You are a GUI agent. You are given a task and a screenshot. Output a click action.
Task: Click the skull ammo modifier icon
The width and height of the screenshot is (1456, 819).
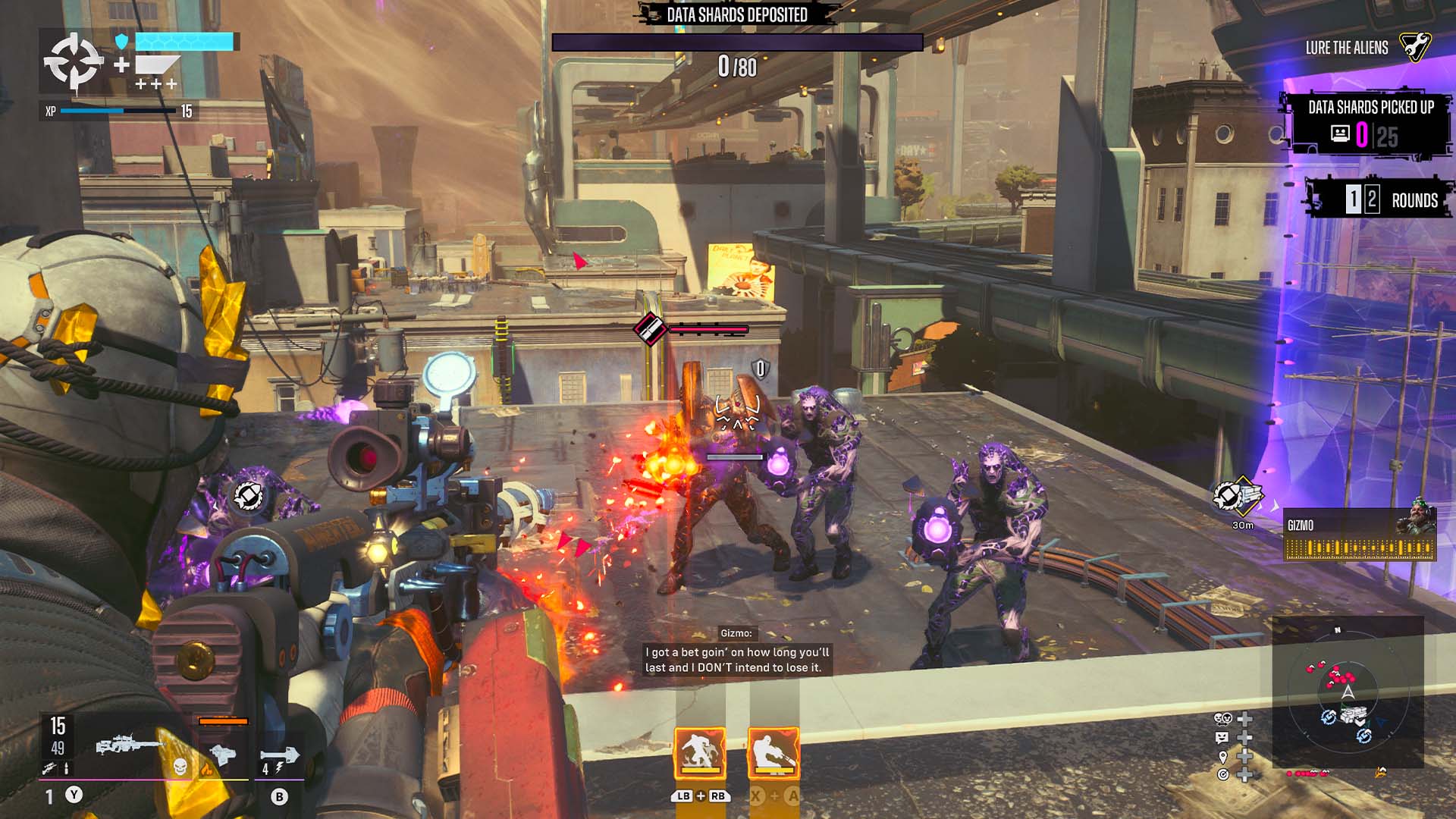(x=180, y=768)
